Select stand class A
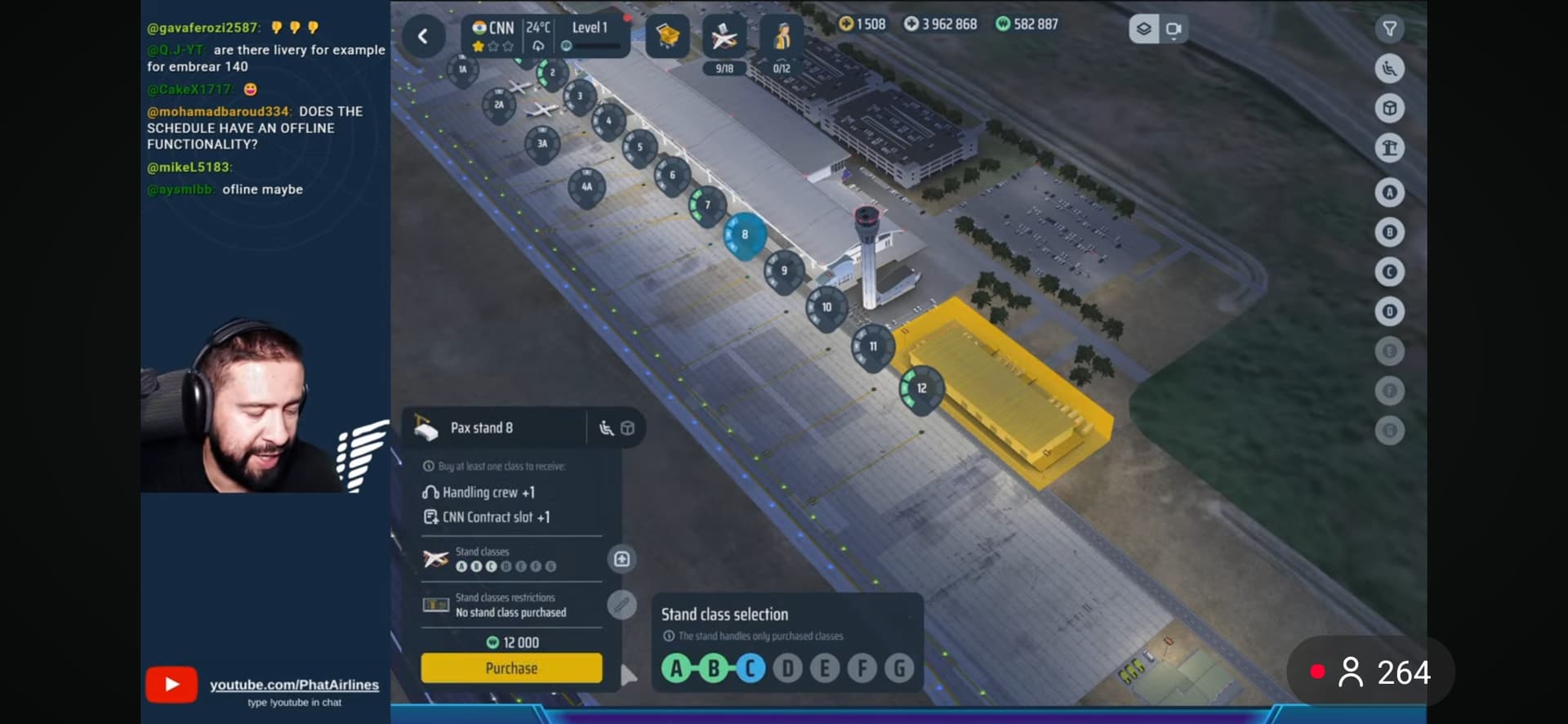 tap(675, 669)
